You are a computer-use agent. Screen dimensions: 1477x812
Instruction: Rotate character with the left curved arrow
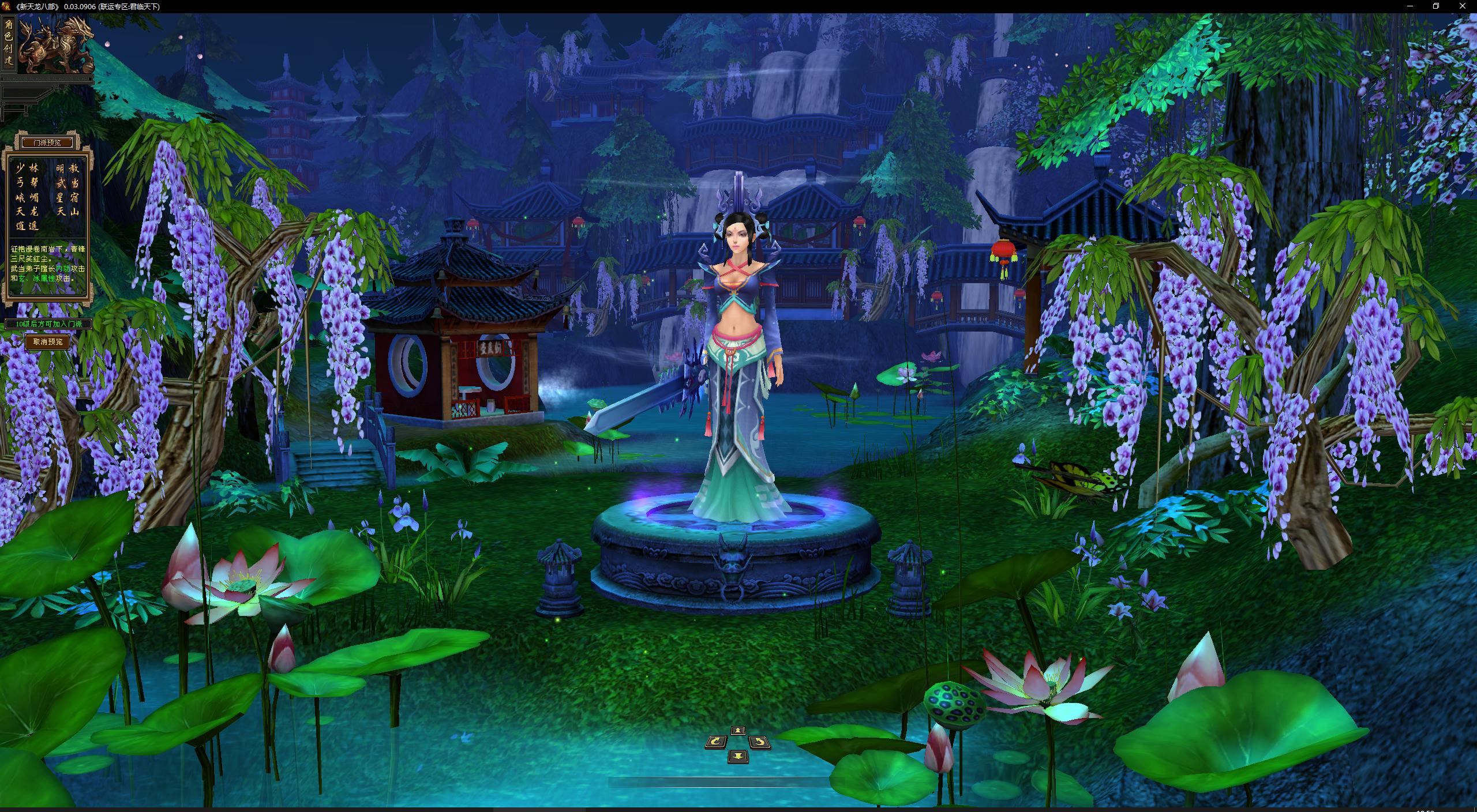point(716,742)
